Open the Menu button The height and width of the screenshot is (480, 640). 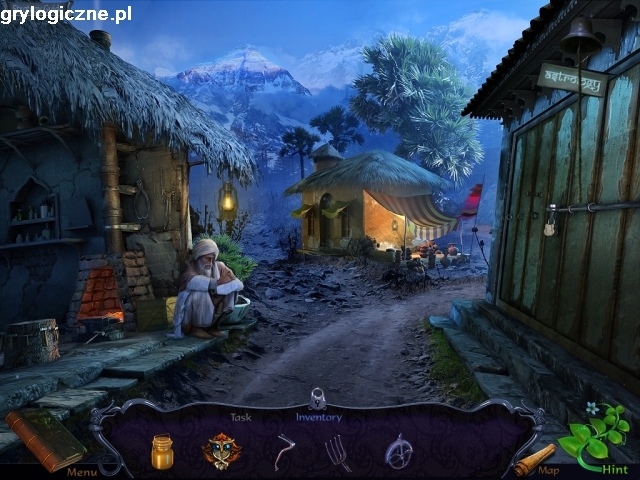pyautogui.click(x=82, y=471)
